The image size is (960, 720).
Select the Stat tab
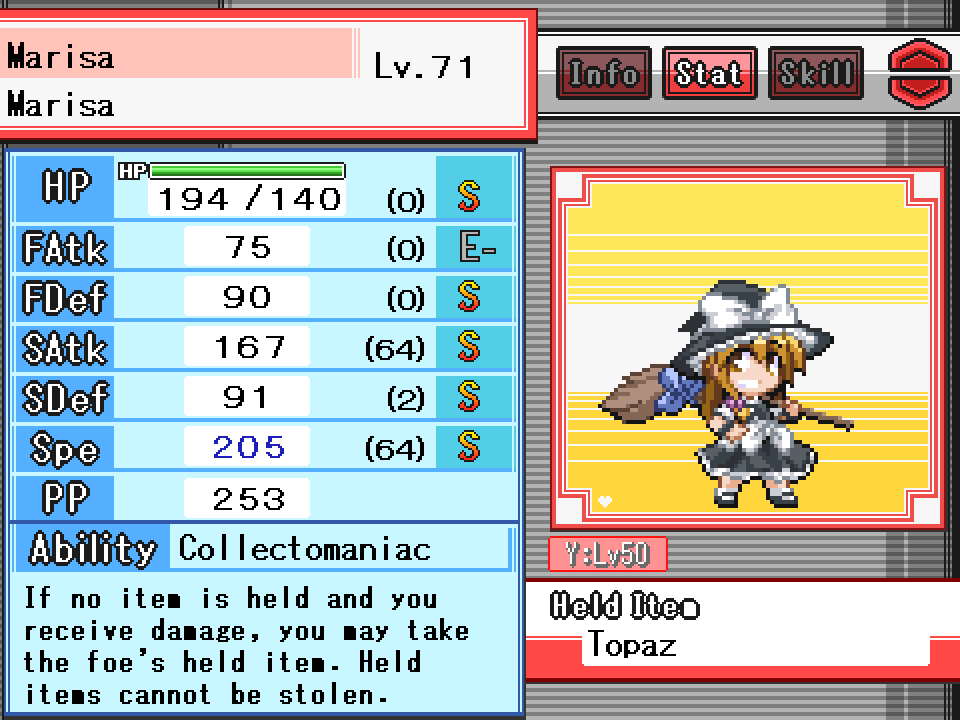(709, 73)
